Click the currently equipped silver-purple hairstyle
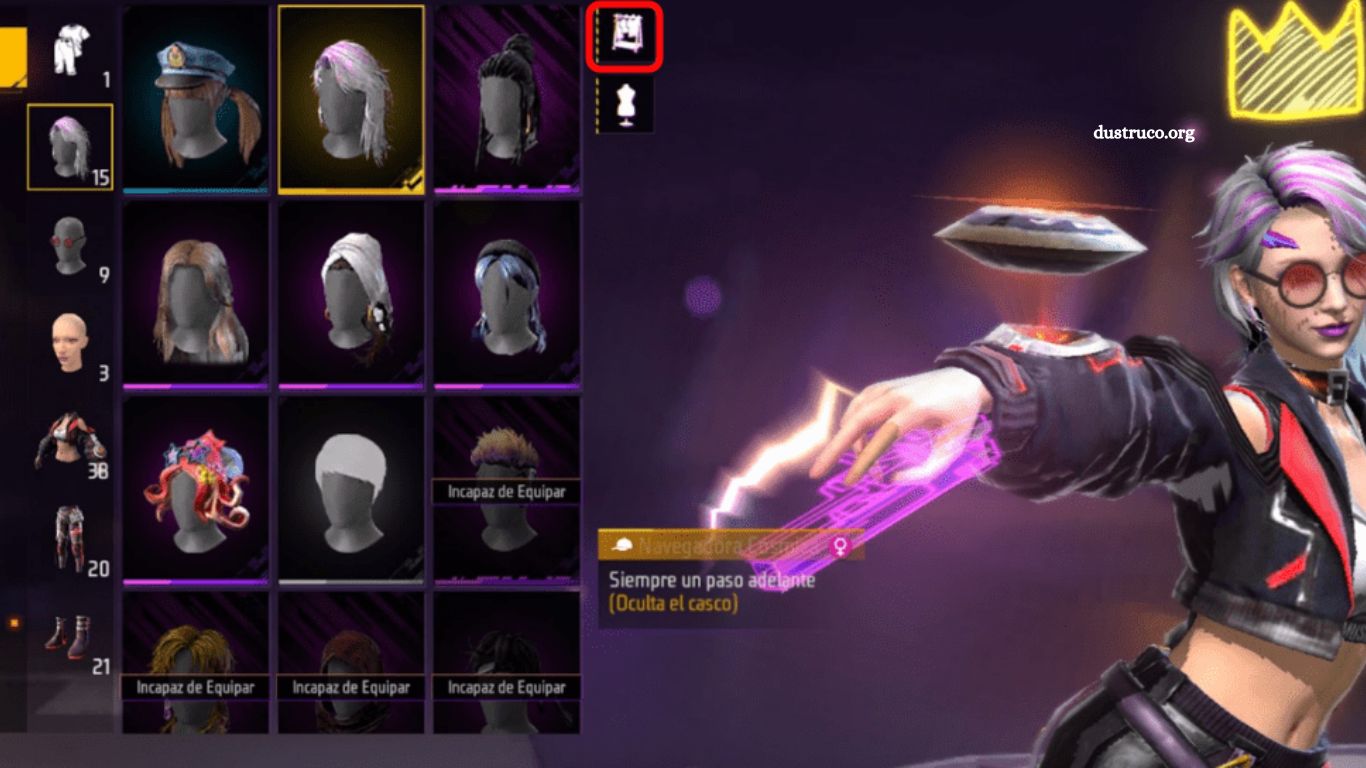Viewport: 1366px width, 768px height. (x=351, y=95)
